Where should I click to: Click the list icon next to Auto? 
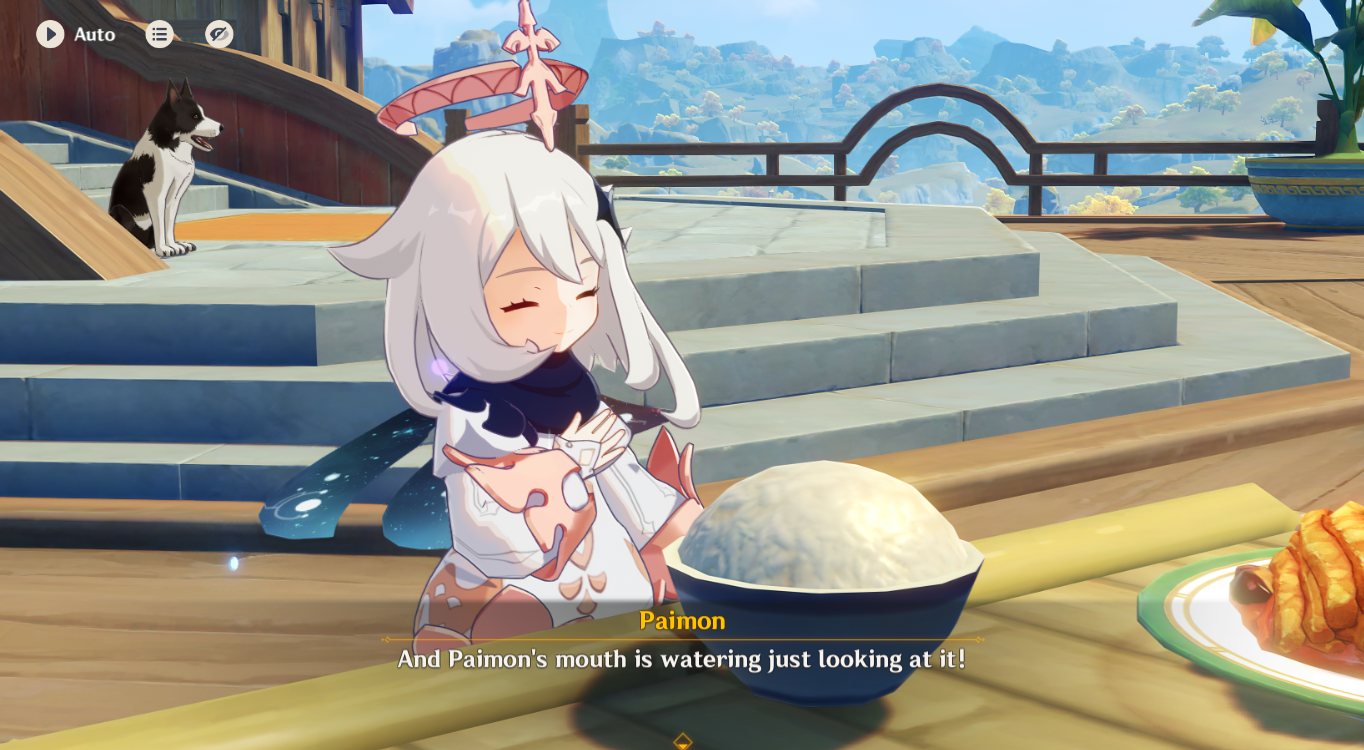(x=159, y=33)
